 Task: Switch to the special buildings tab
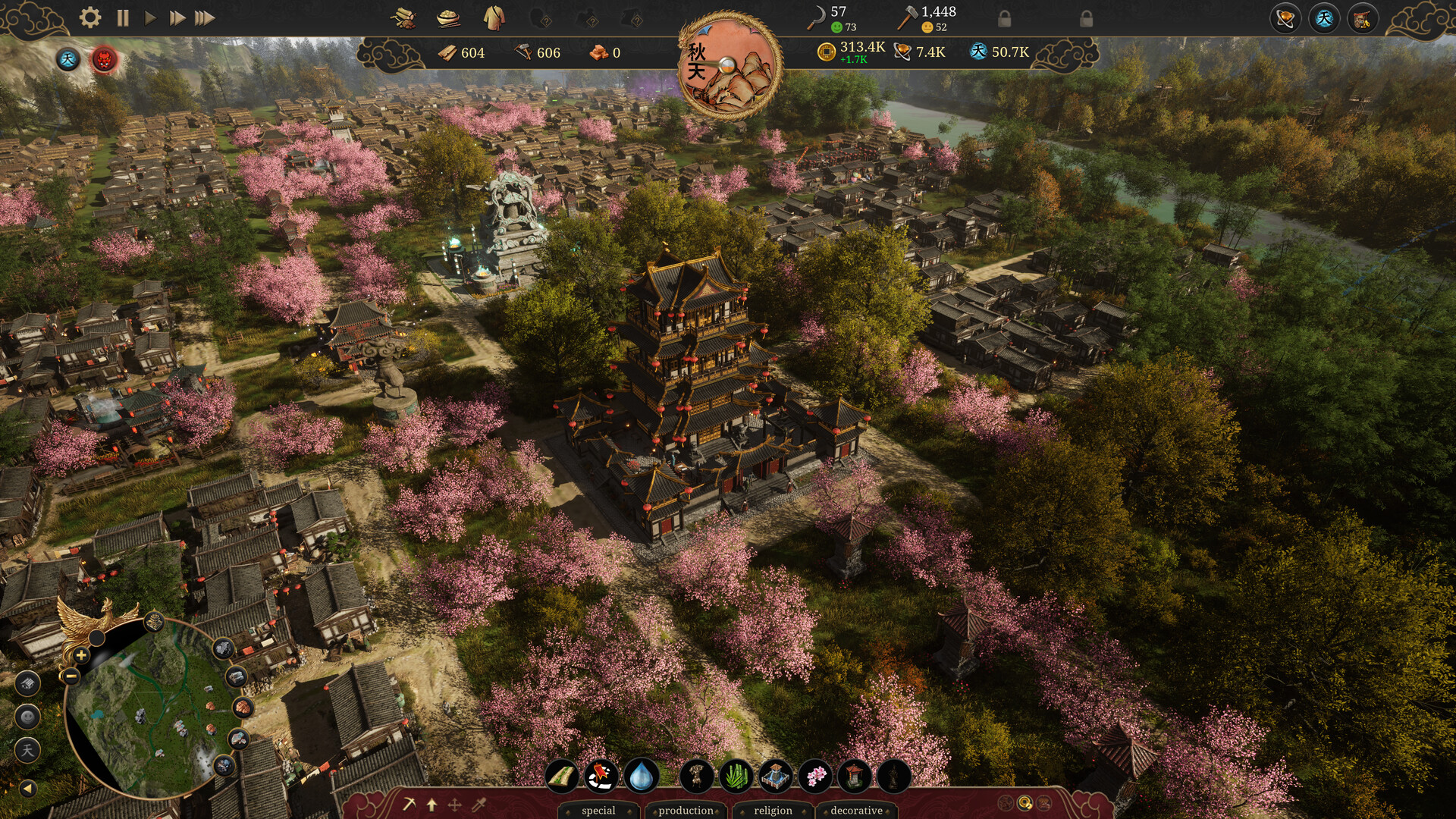(x=598, y=811)
